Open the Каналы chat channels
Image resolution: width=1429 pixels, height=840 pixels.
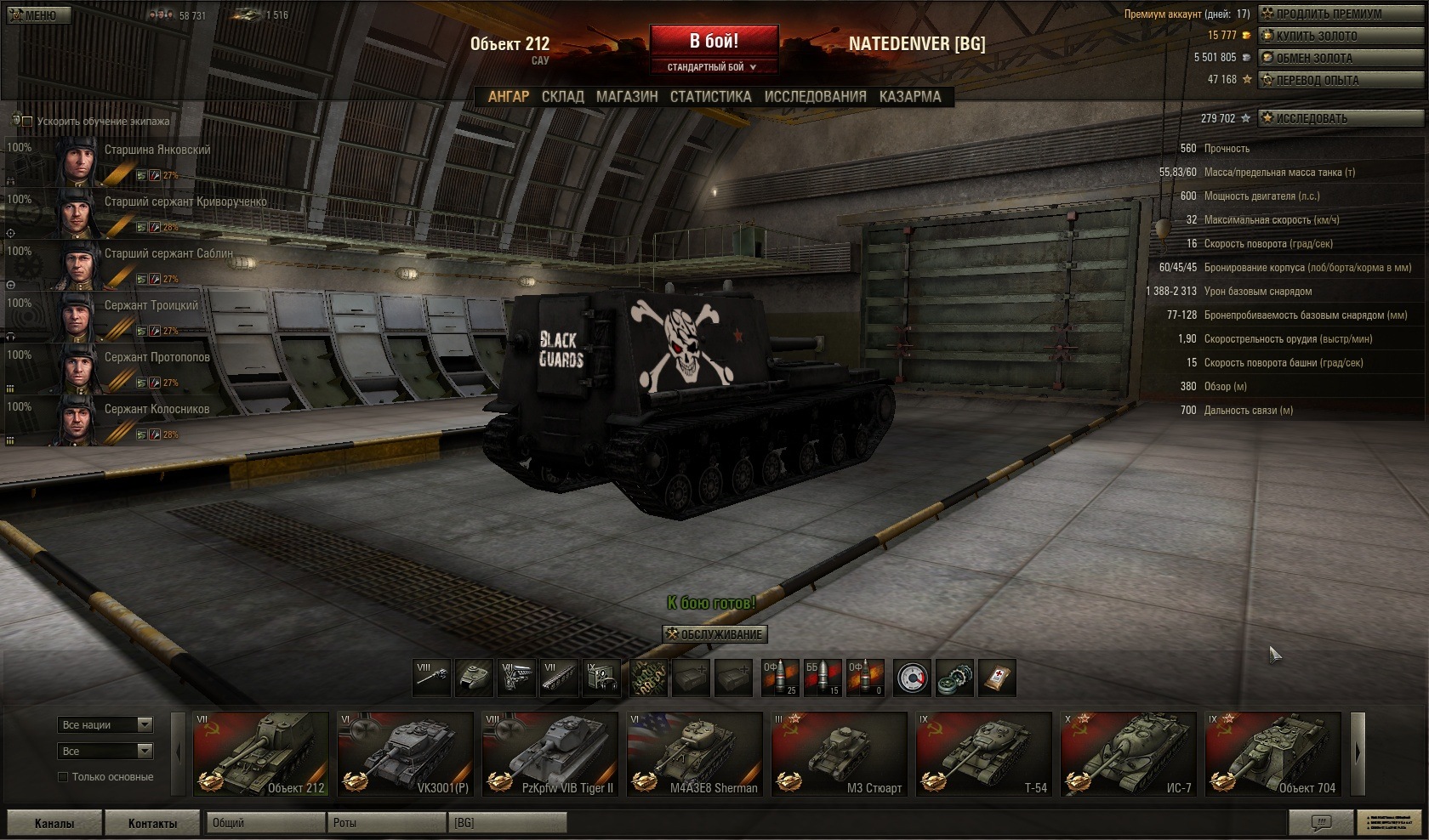[54, 823]
